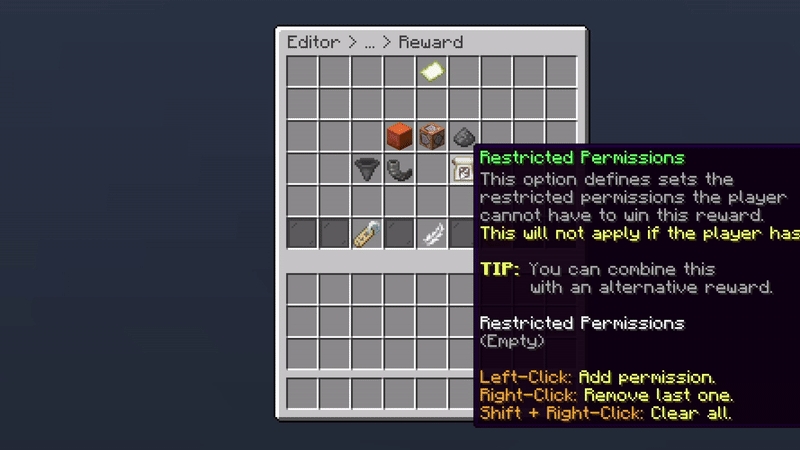Viewport: 800px width, 450px height.
Task: Select the glowing paper item slot
Action: coord(432,72)
